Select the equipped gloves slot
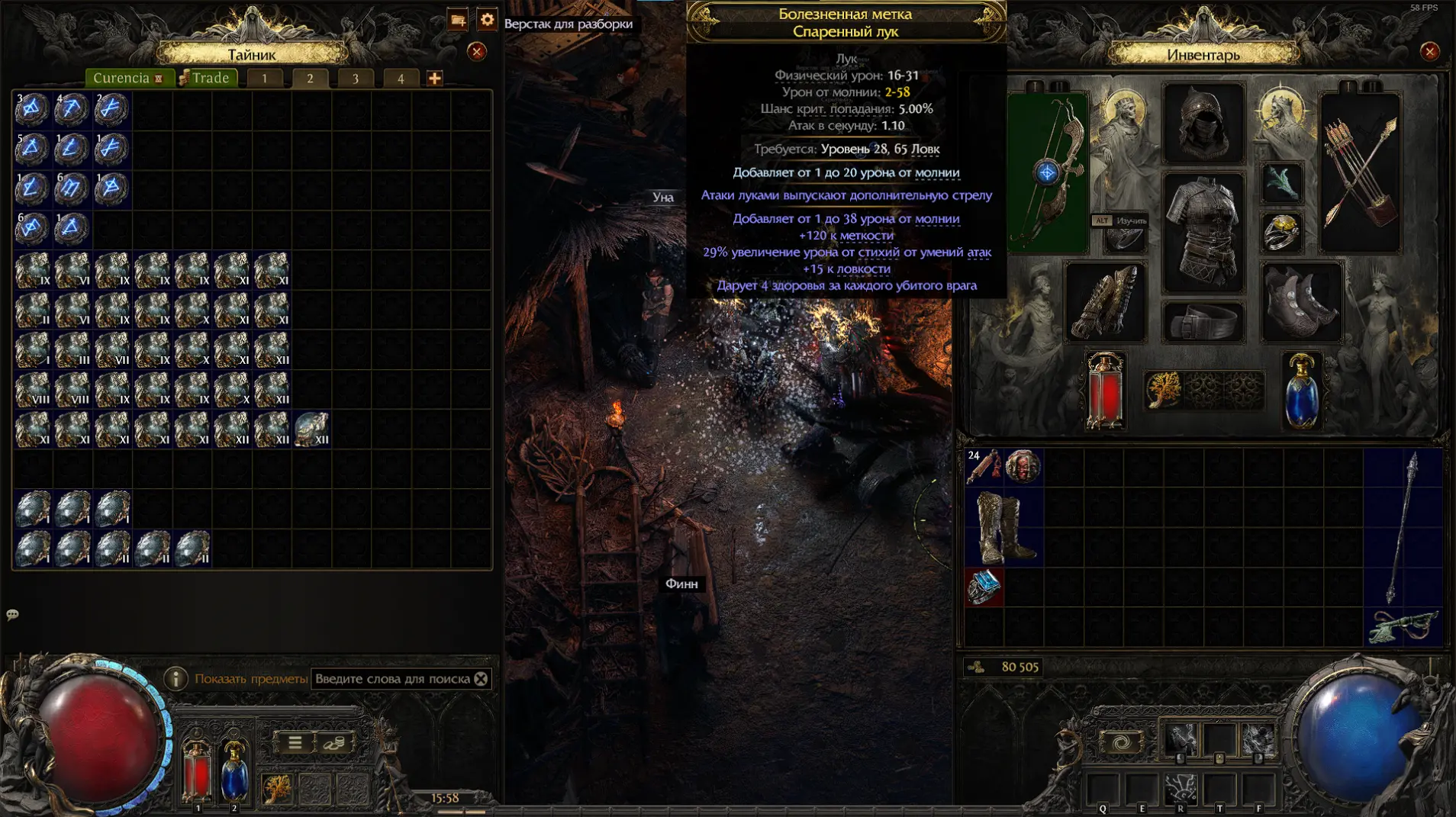This screenshot has width=1456, height=817. (x=1105, y=302)
